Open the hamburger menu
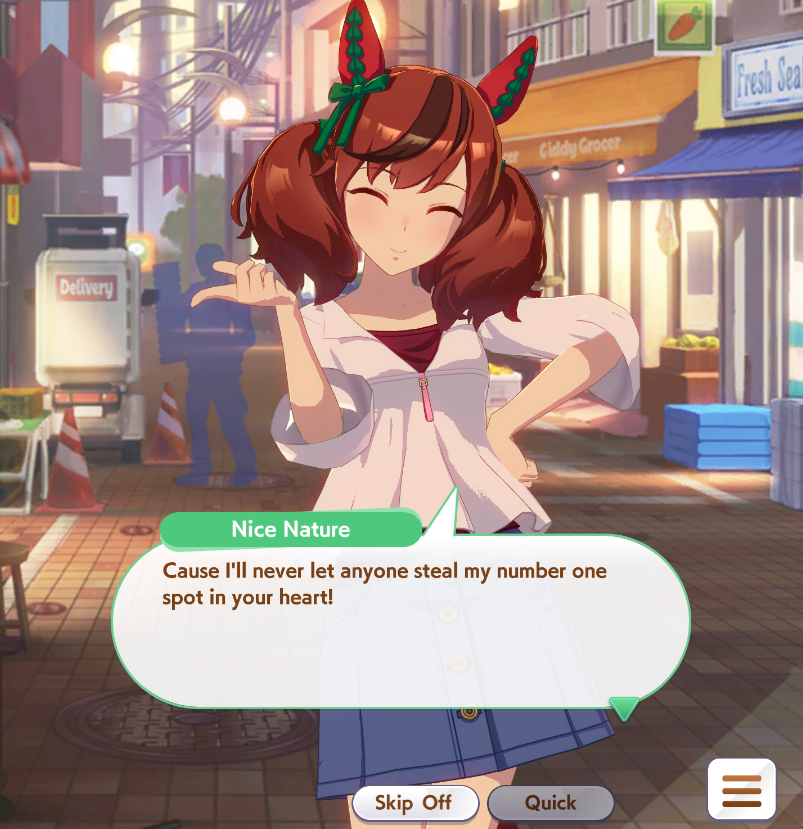The image size is (803, 829). (x=741, y=789)
